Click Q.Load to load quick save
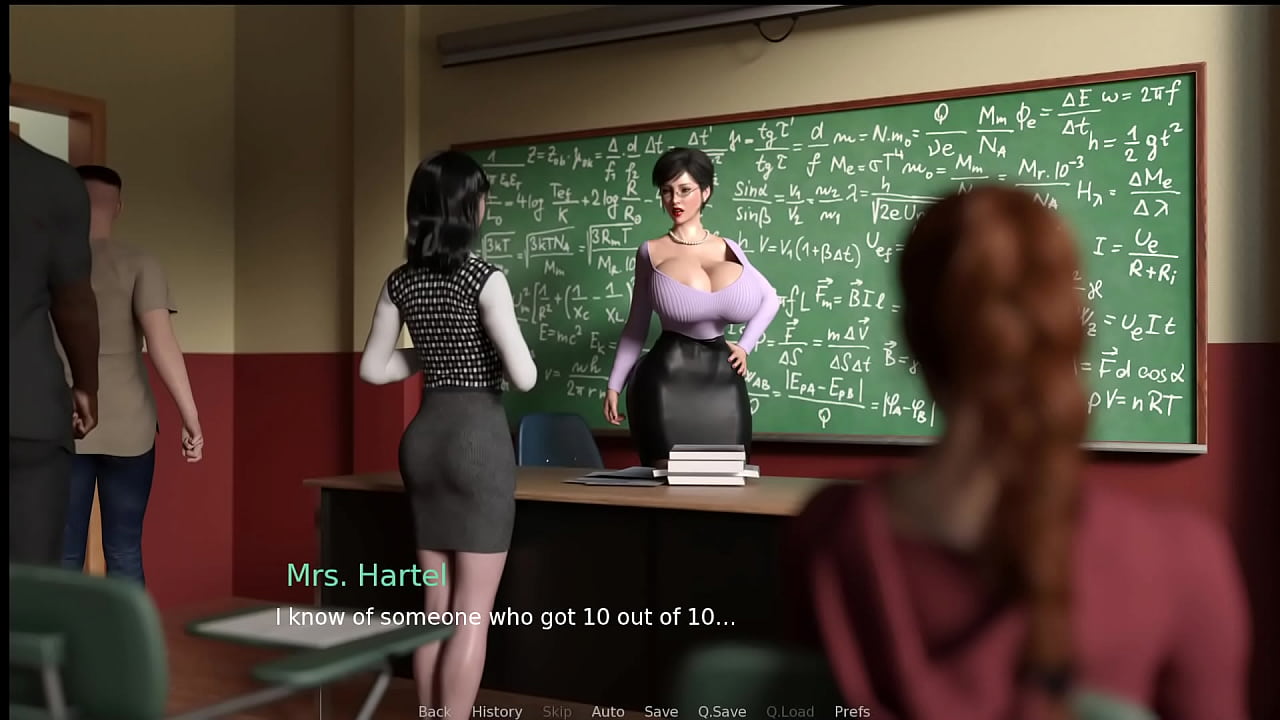This screenshot has width=1280, height=720. pyautogui.click(x=790, y=711)
